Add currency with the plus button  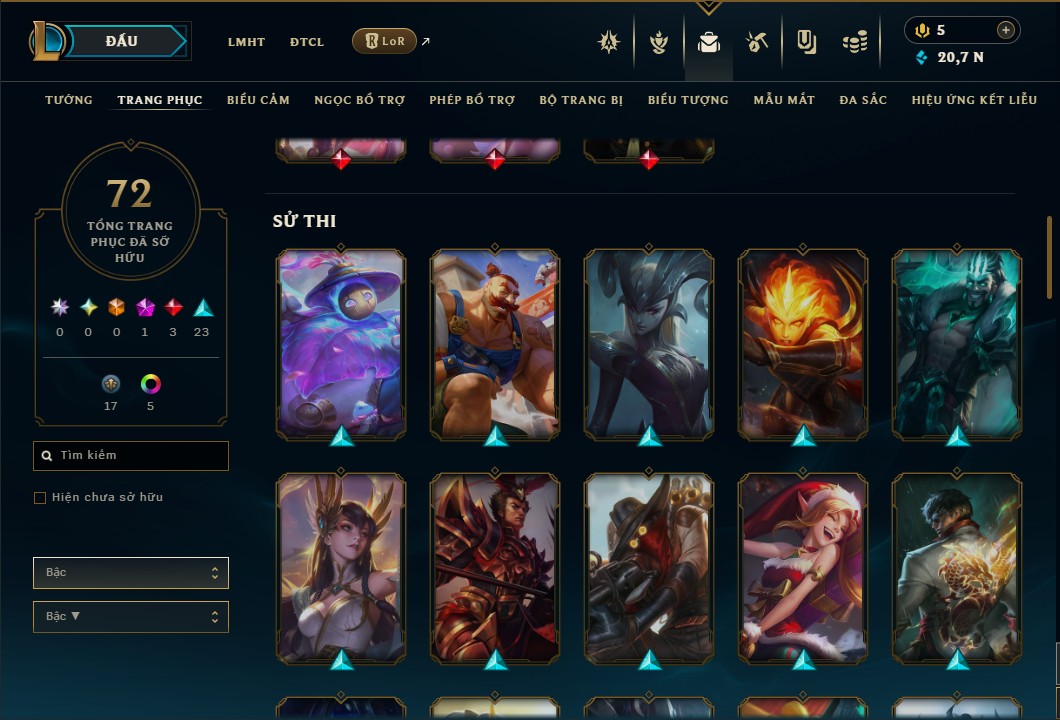(1006, 30)
